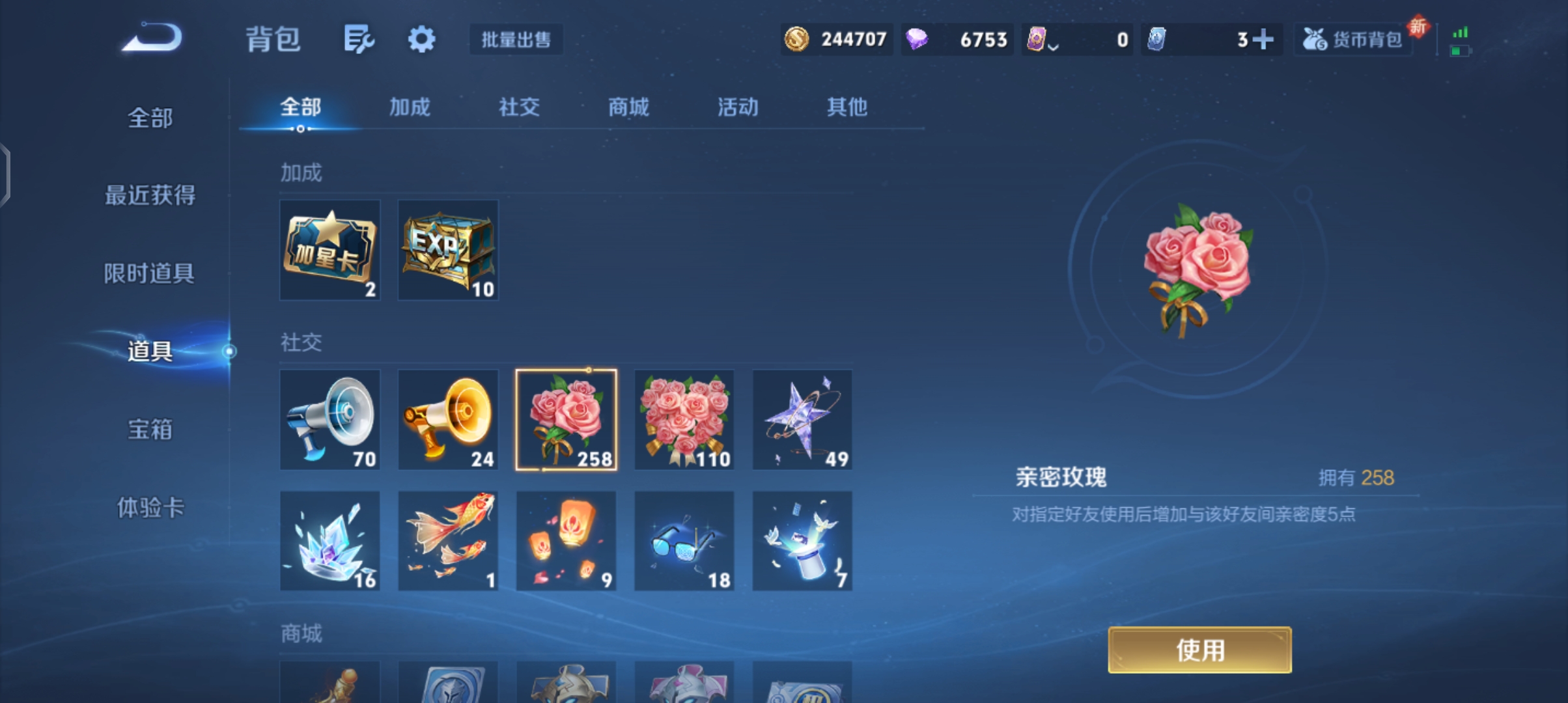Image resolution: width=1568 pixels, height=703 pixels.
Task: Open the 加星卡 card item
Action: [329, 250]
